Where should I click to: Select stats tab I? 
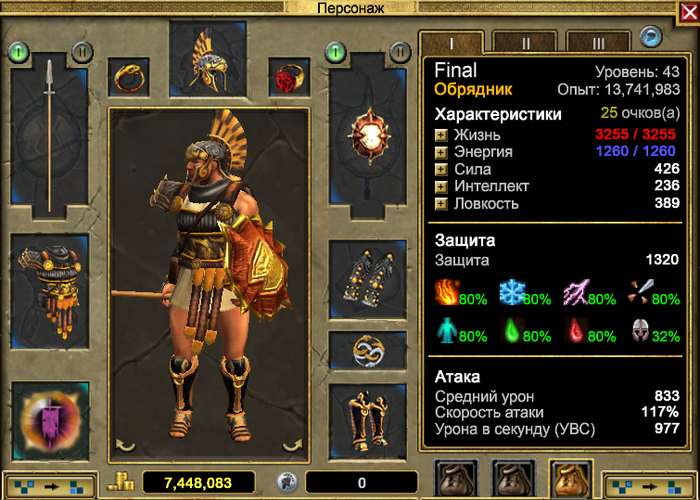click(452, 43)
